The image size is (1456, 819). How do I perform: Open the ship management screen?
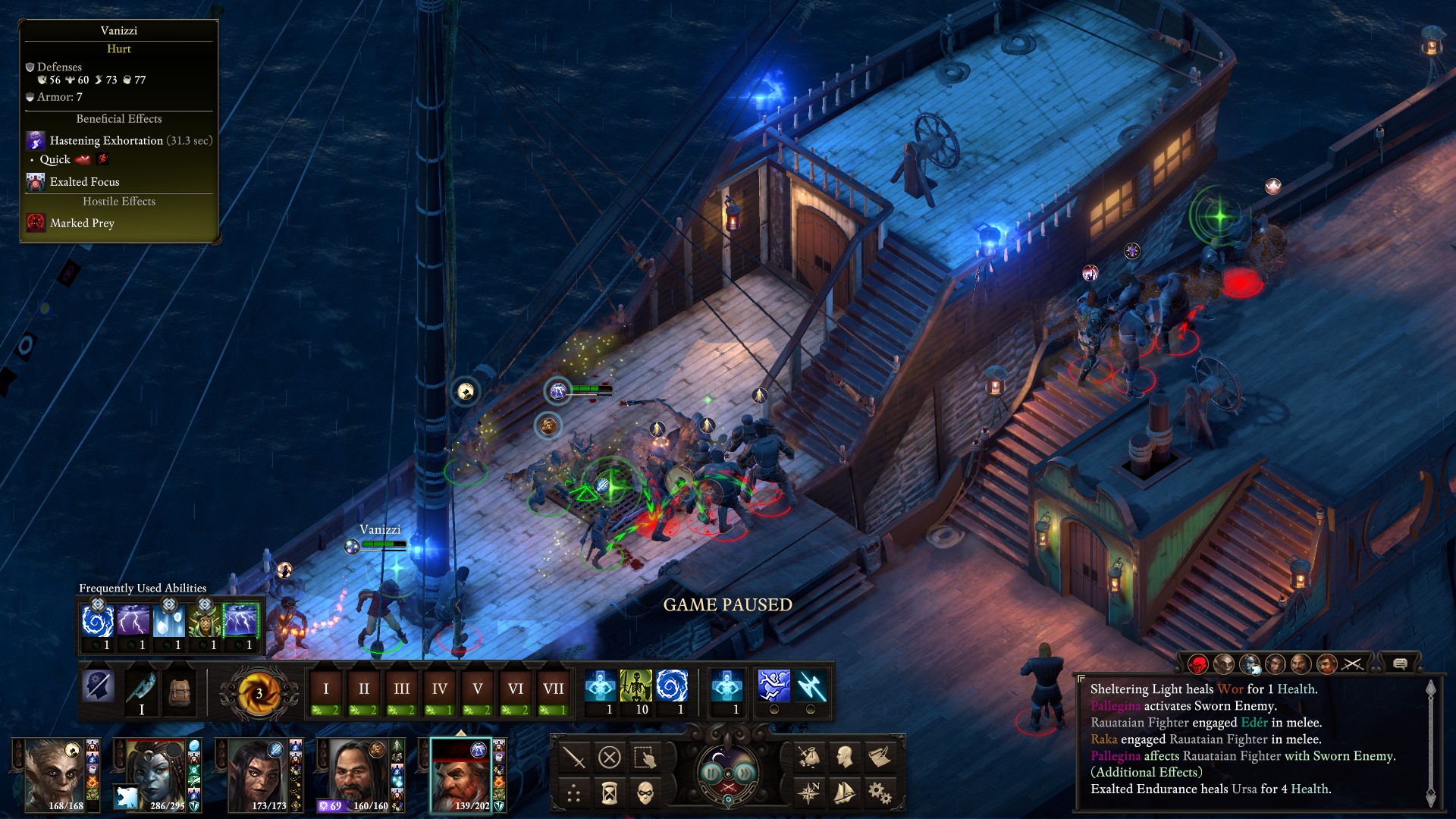(844, 793)
